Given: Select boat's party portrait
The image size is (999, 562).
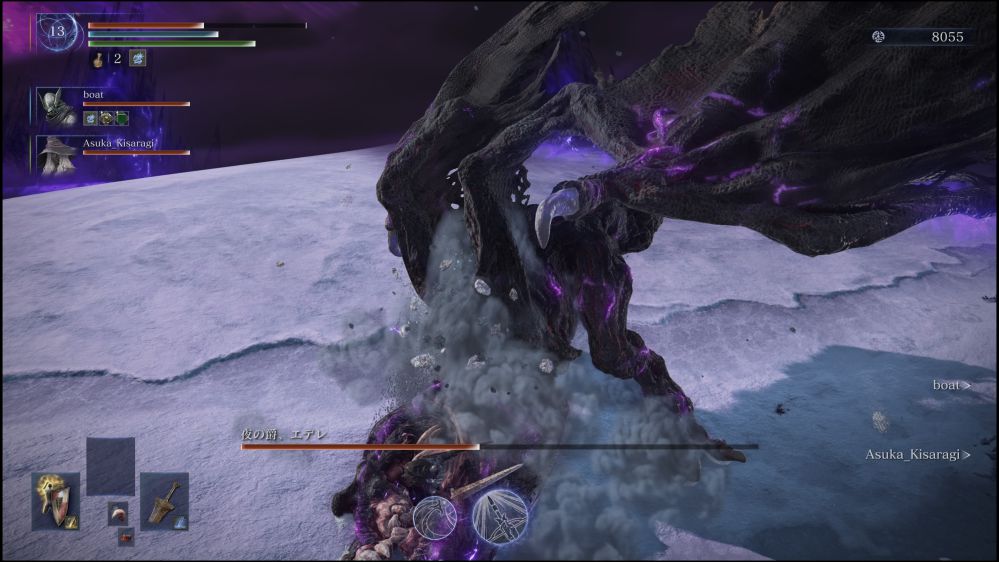Looking at the screenshot, I should tap(56, 107).
